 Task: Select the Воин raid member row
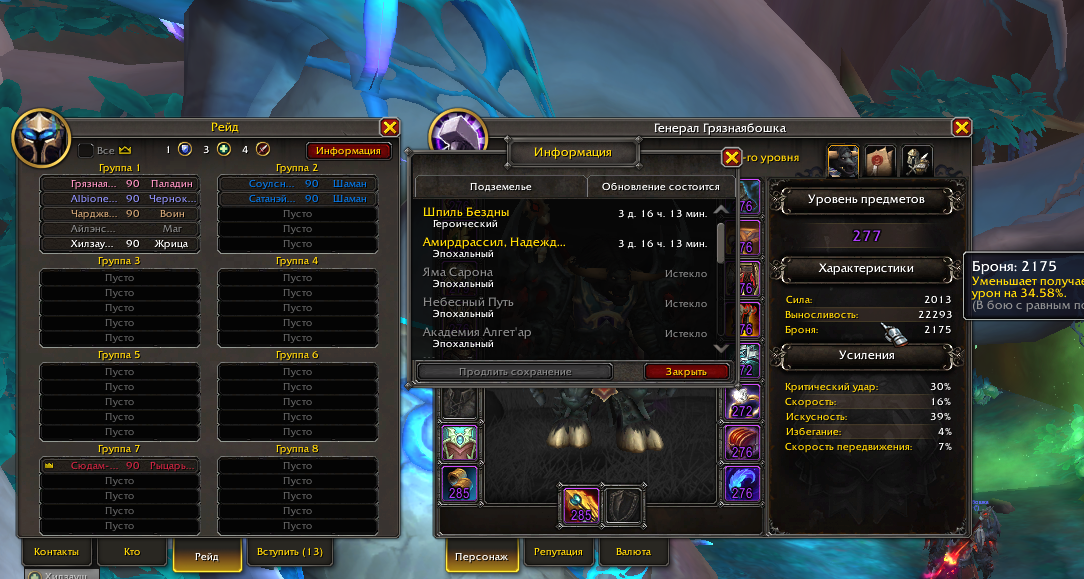pyautogui.click(x=118, y=214)
